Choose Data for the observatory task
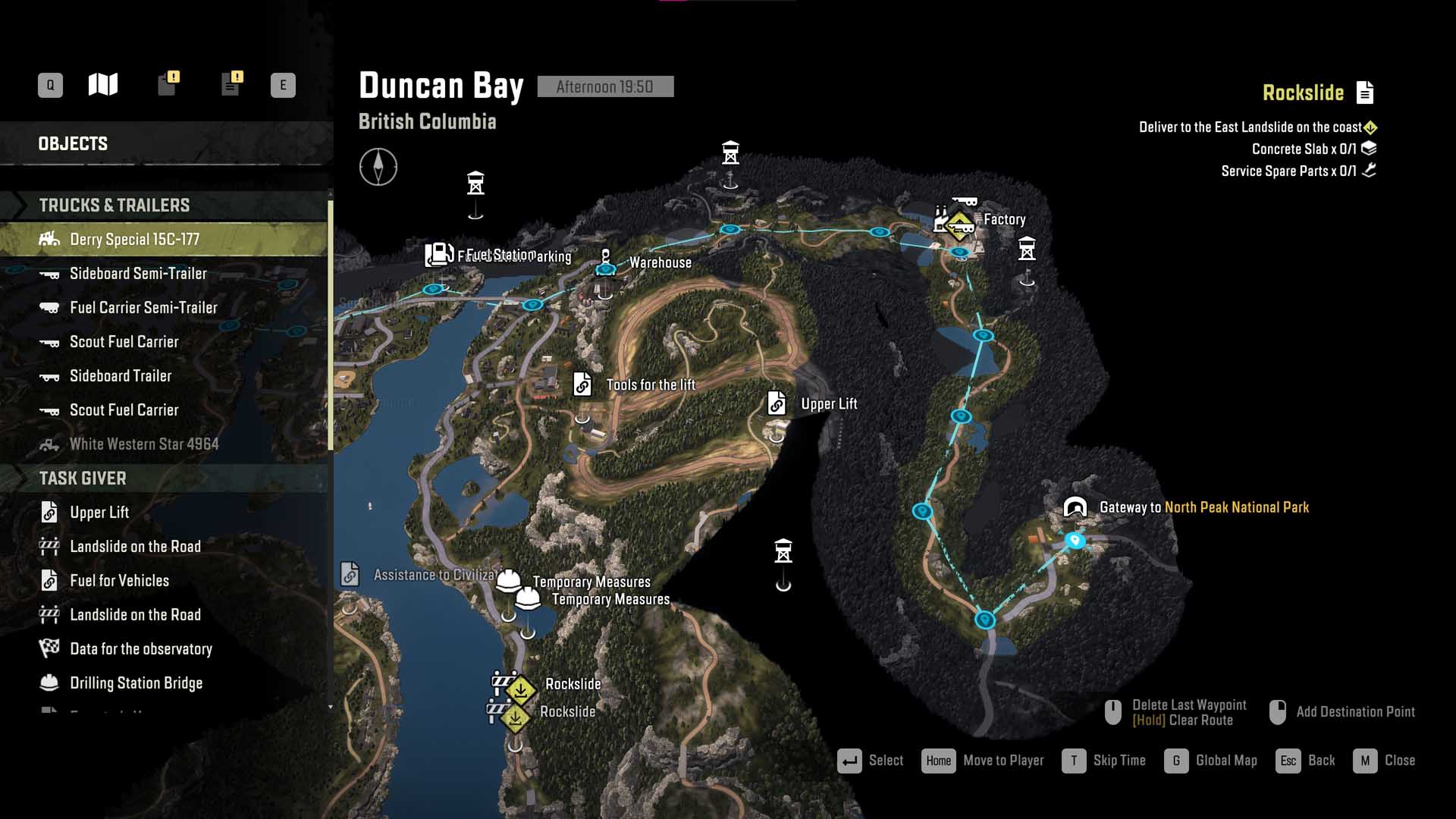This screenshot has height=819, width=1456. click(141, 649)
